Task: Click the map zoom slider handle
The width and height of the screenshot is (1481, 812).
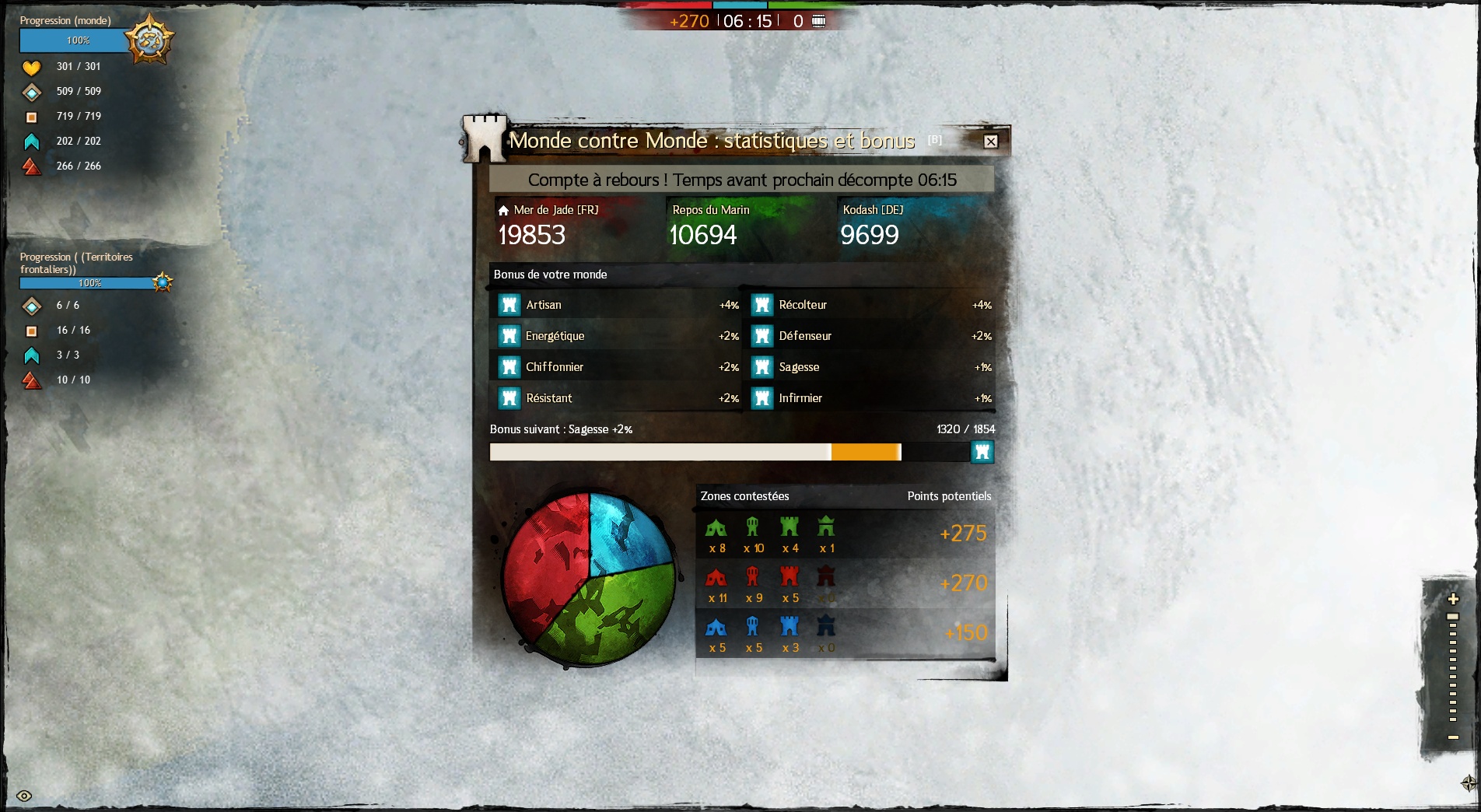Action: 1452,617
